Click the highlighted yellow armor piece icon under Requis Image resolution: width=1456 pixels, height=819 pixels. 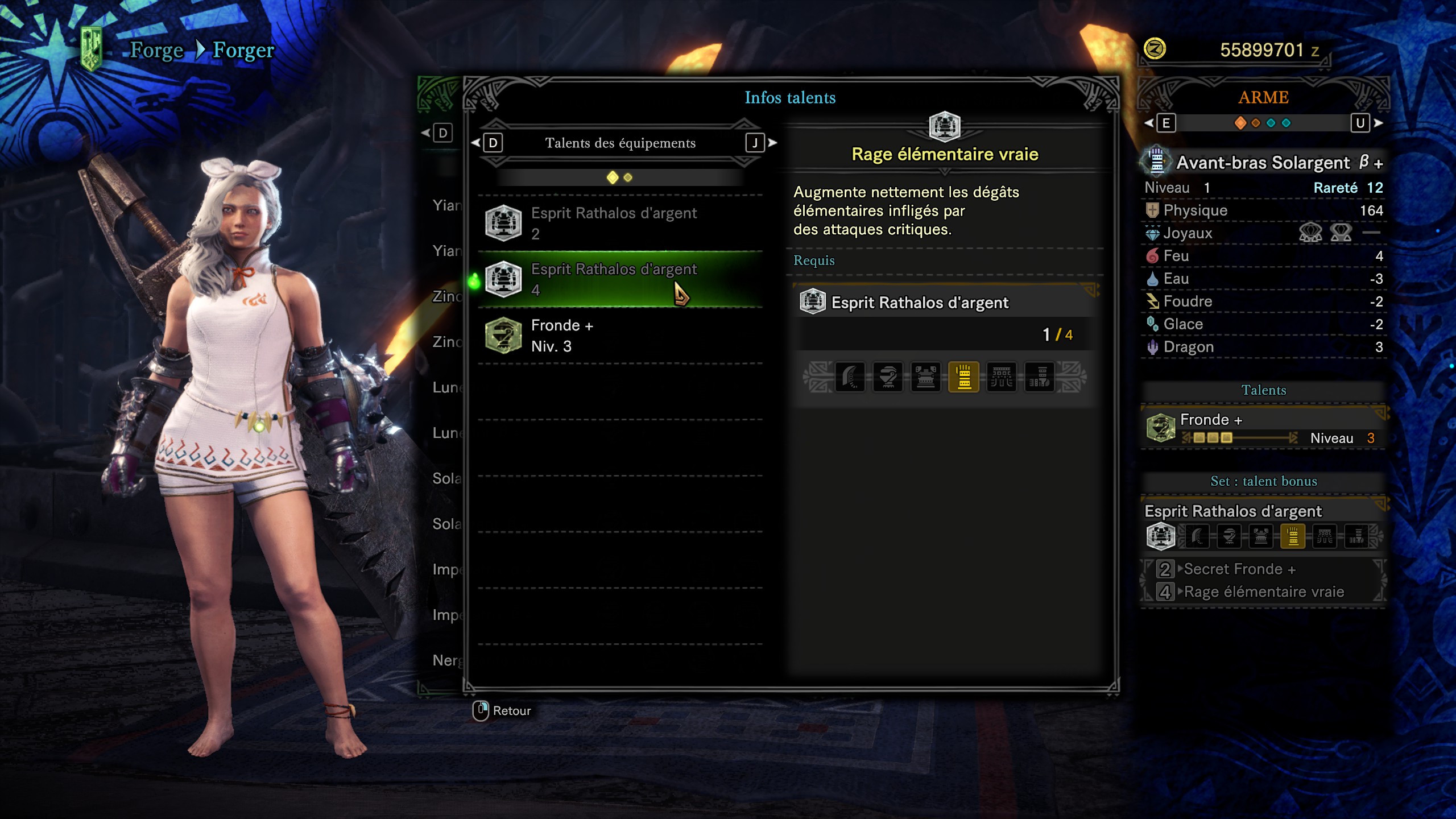tap(963, 377)
